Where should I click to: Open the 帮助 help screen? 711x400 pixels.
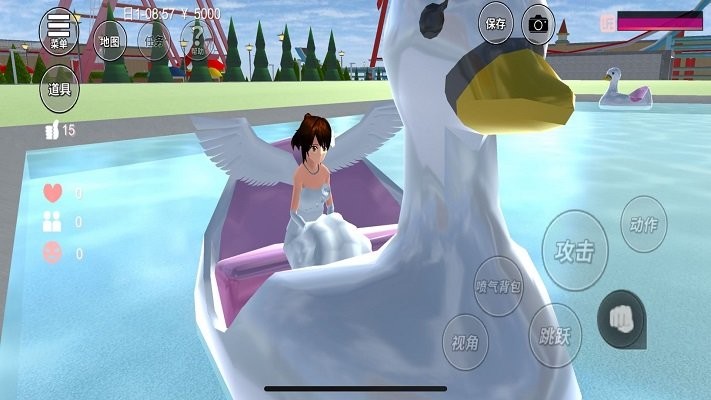[x=199, y=42]
